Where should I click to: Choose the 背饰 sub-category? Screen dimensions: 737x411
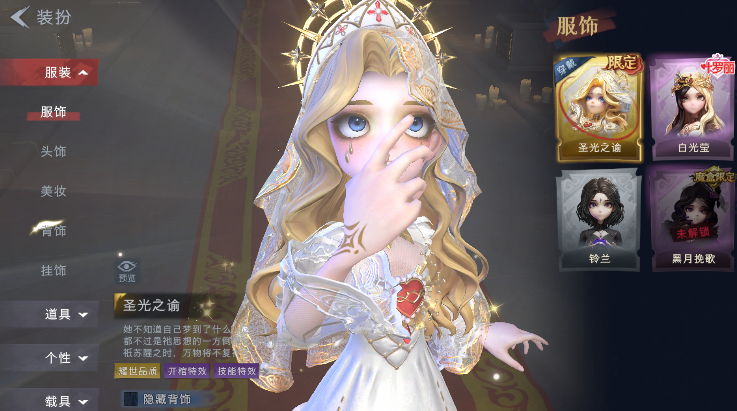[54, 231]
